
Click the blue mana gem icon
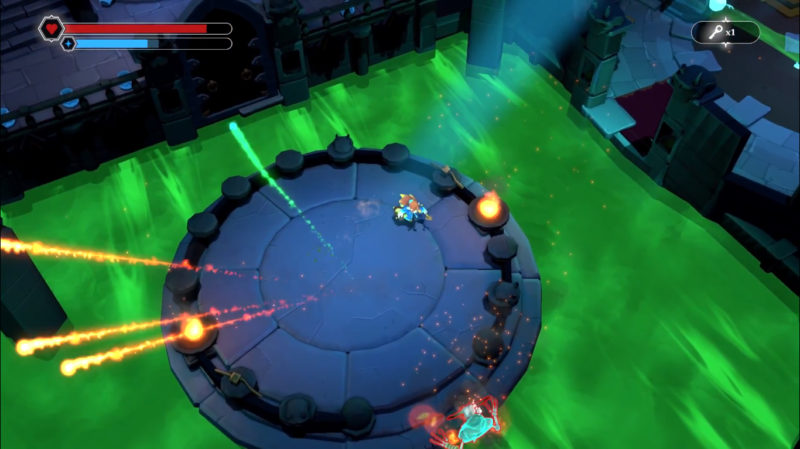tap(69, 44)
